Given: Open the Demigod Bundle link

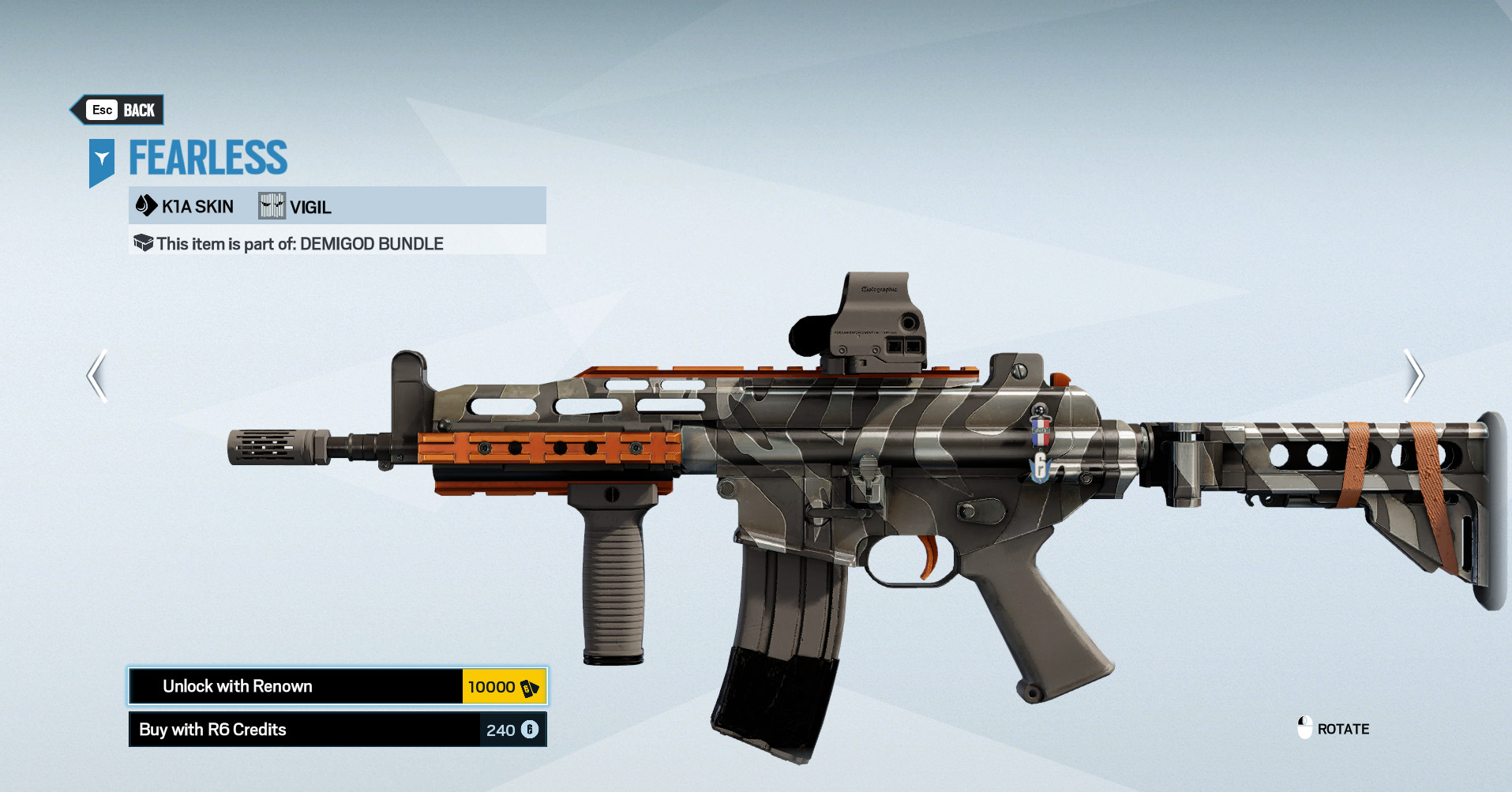Looking at the screenshot, I should [x=371, y=244].
